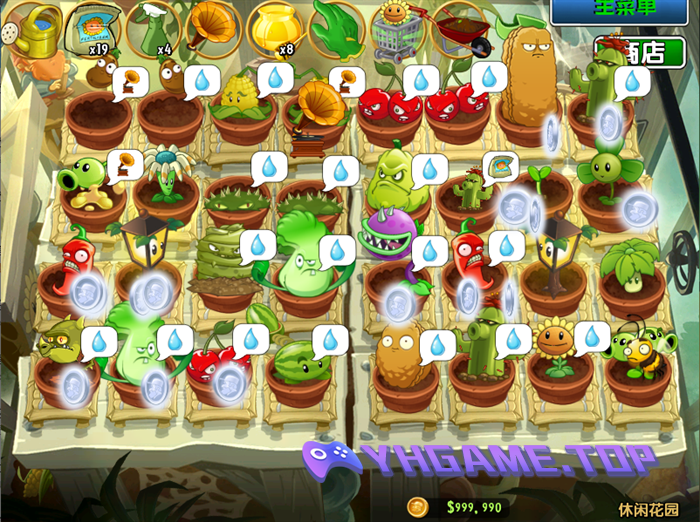Open the main menu (主菜单)
This screenshot has width=700, height=522.
pos(622,10)
